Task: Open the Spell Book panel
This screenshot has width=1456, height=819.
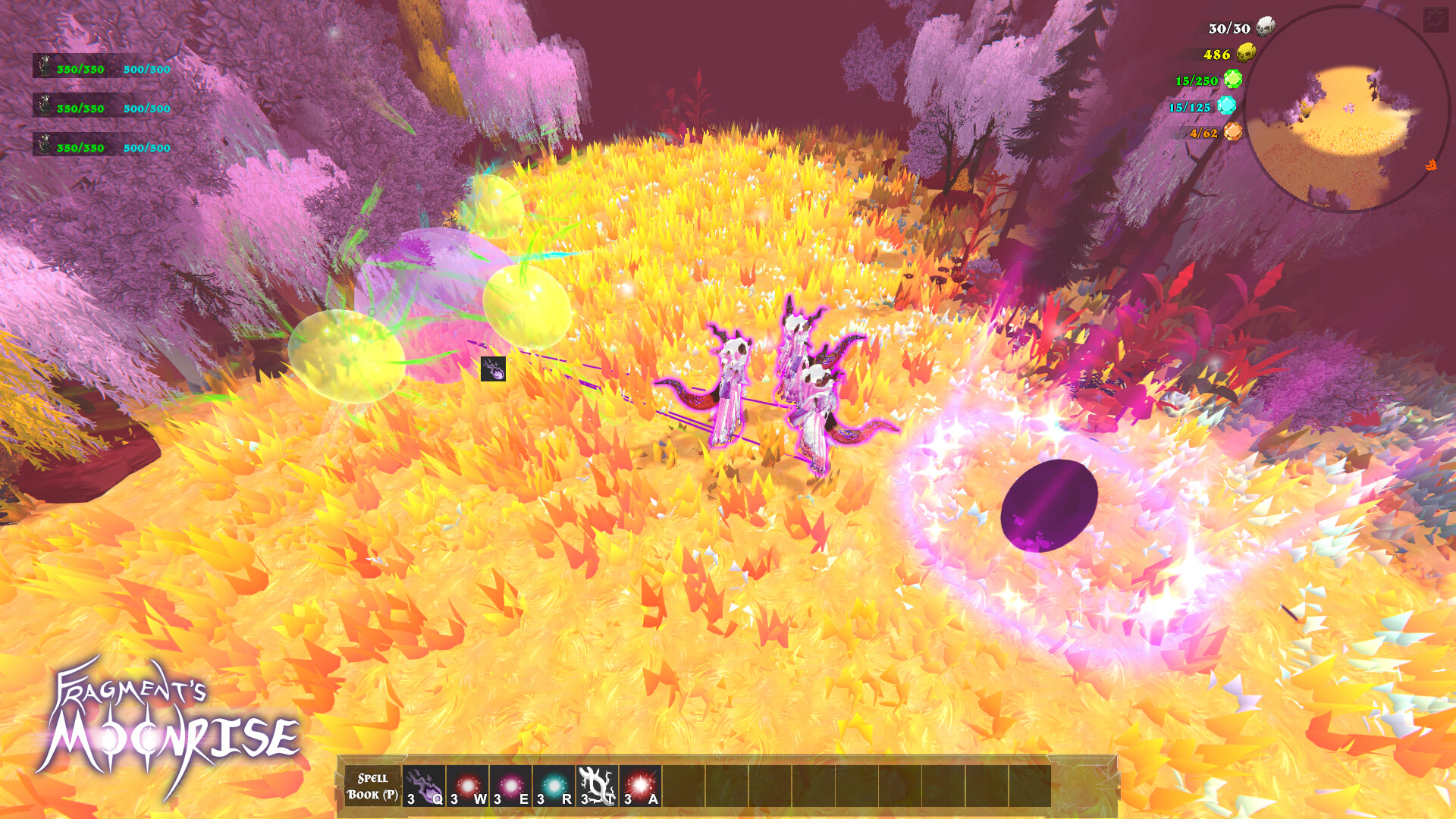Action: pos(372,786)
